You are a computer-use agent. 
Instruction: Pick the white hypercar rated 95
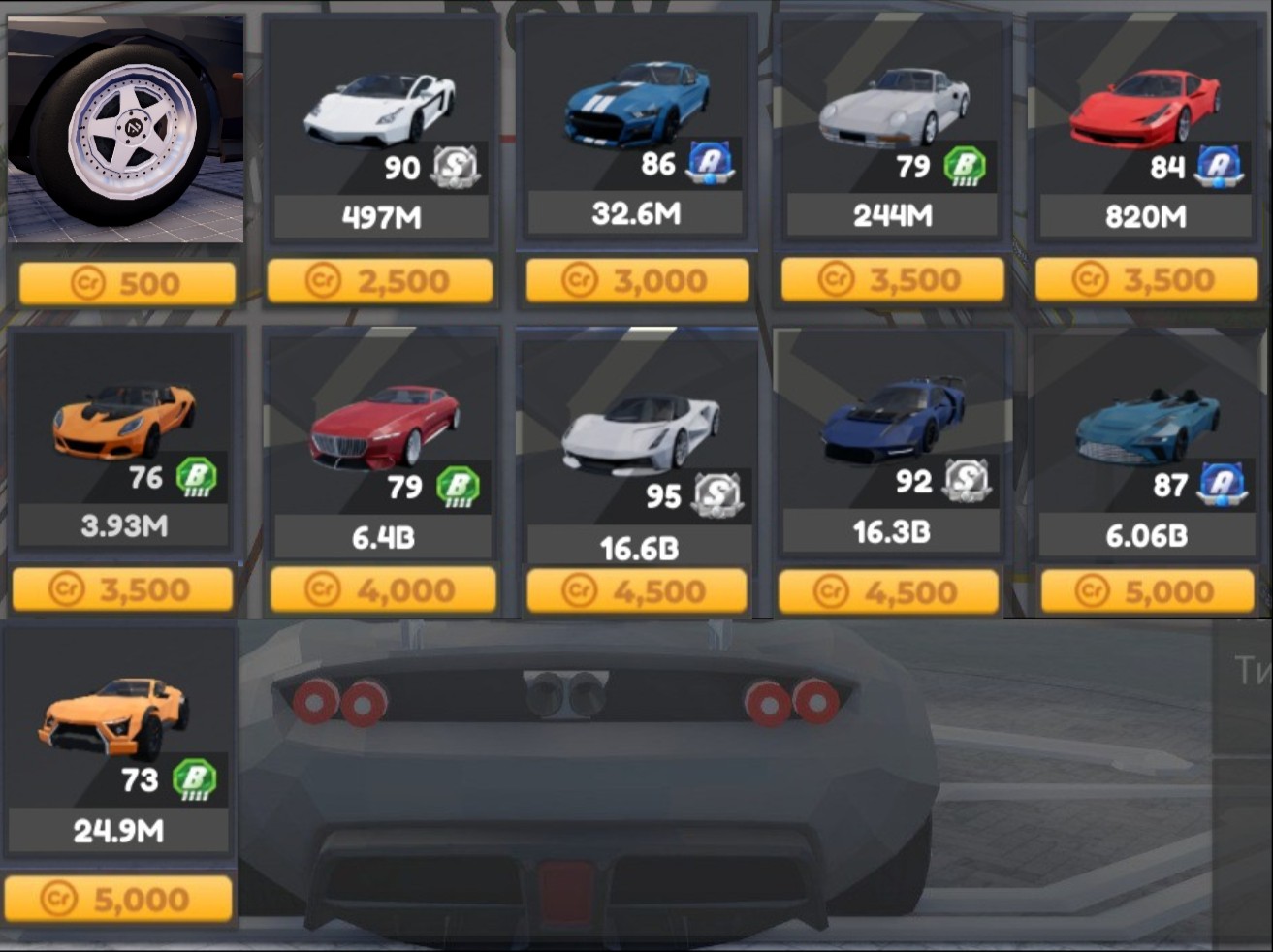(x=638, y=446)
